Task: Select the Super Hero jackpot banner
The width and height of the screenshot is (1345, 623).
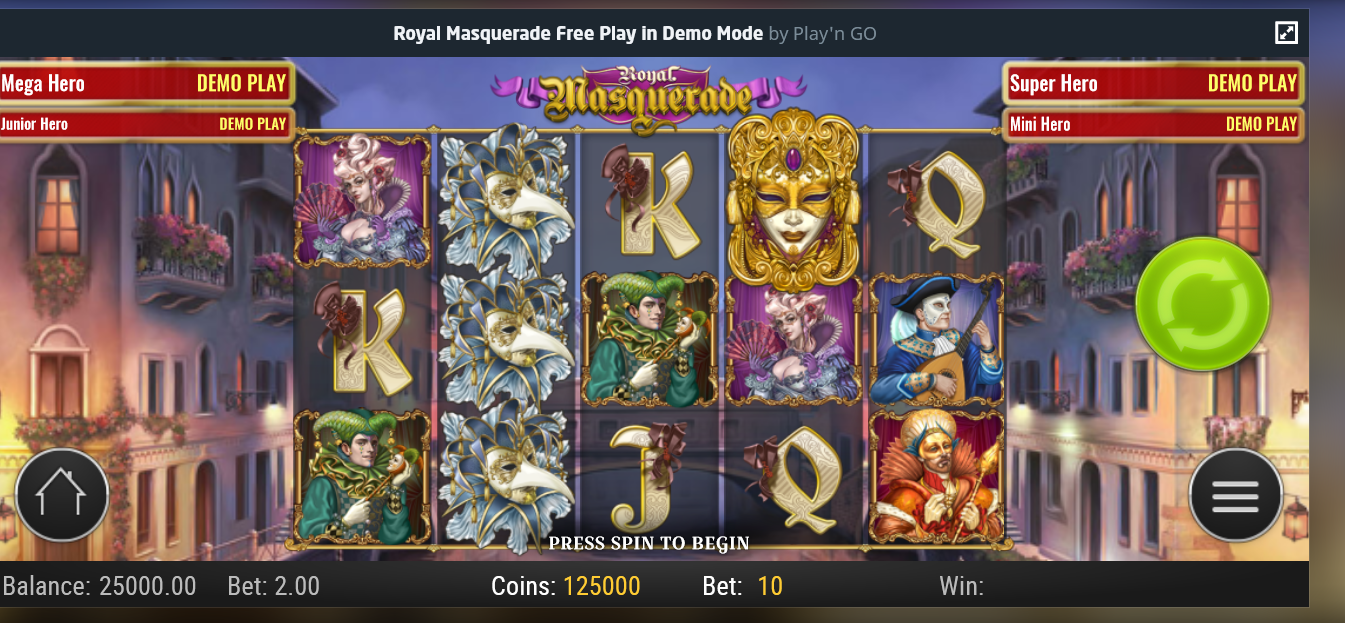Action: click(x=1153, y=84)
